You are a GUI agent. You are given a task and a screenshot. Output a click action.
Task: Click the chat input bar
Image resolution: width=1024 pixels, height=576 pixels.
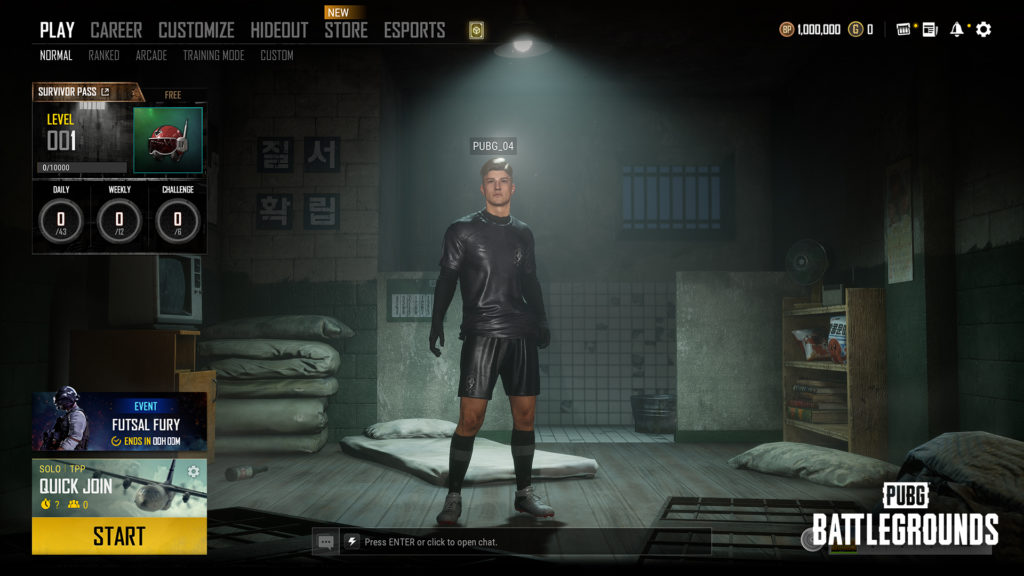[x=525, y=542]
